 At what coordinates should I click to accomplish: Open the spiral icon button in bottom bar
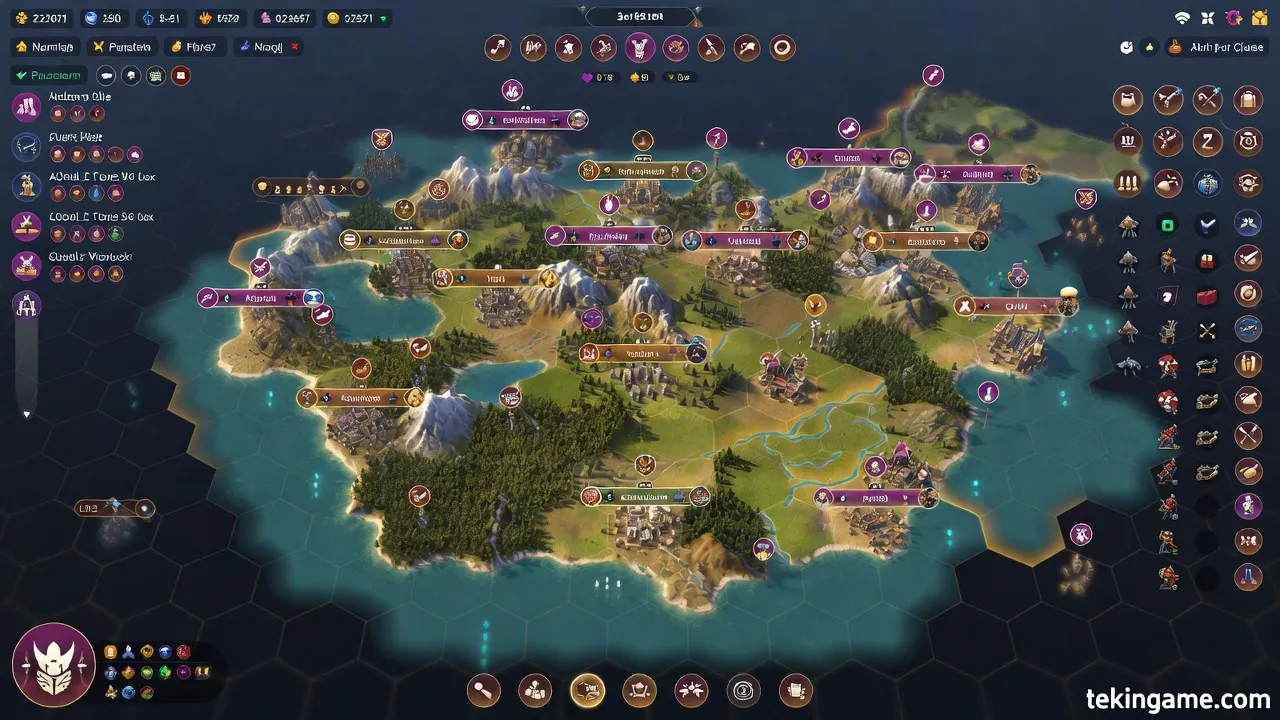pos(743,689)
